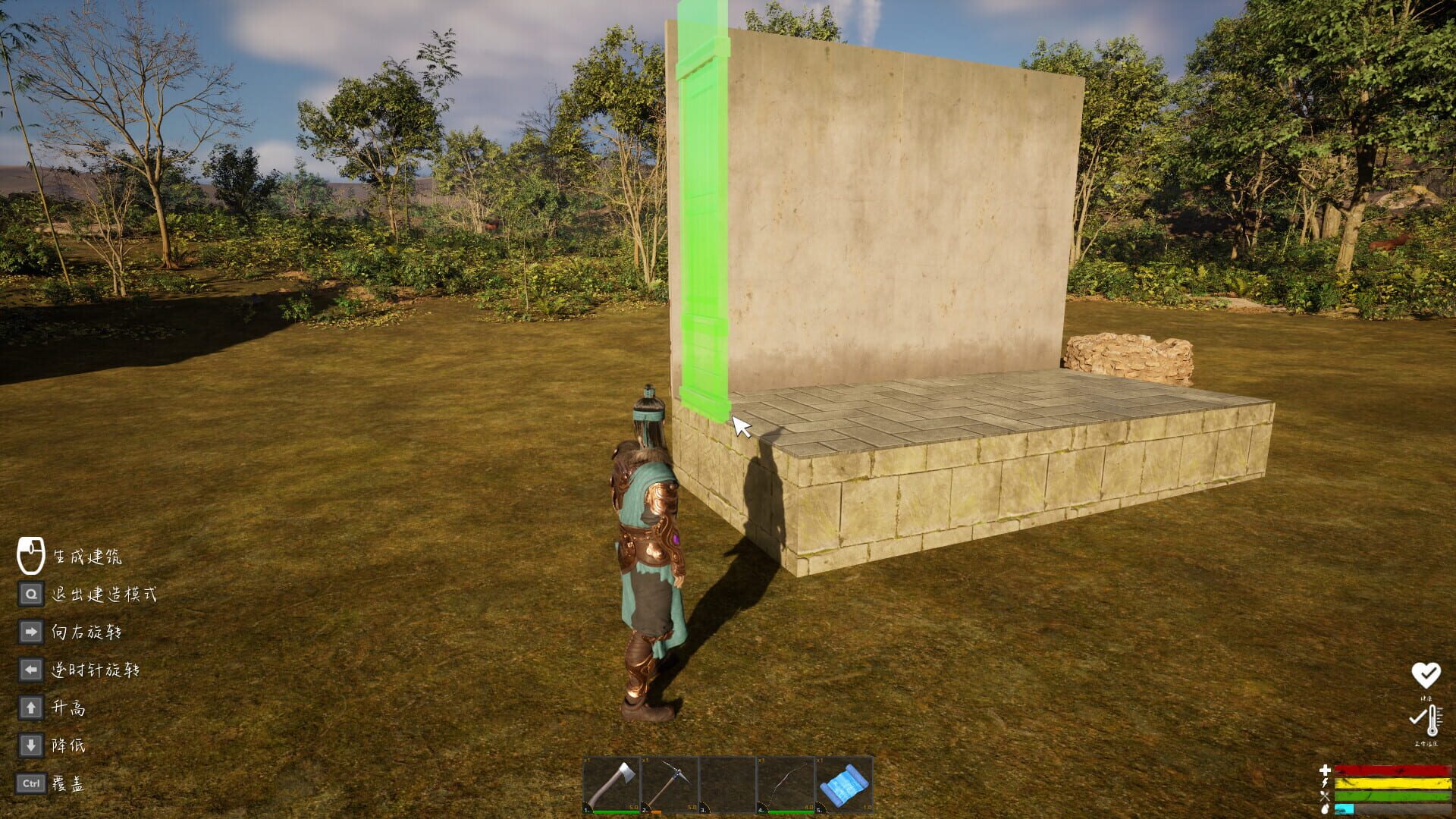1456x819 pixels.
Task: Click the water droplet thirst icon
Action: (x=1324, y=810)
